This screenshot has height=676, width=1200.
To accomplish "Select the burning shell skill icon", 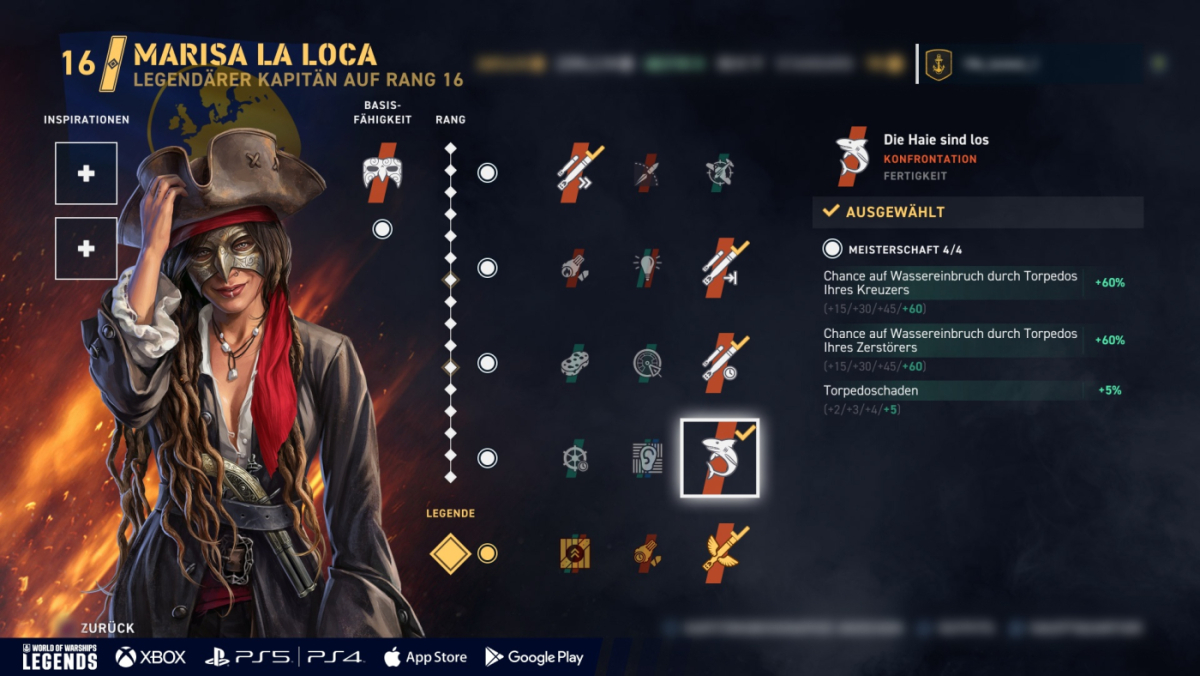I will [x=574, y=267].
